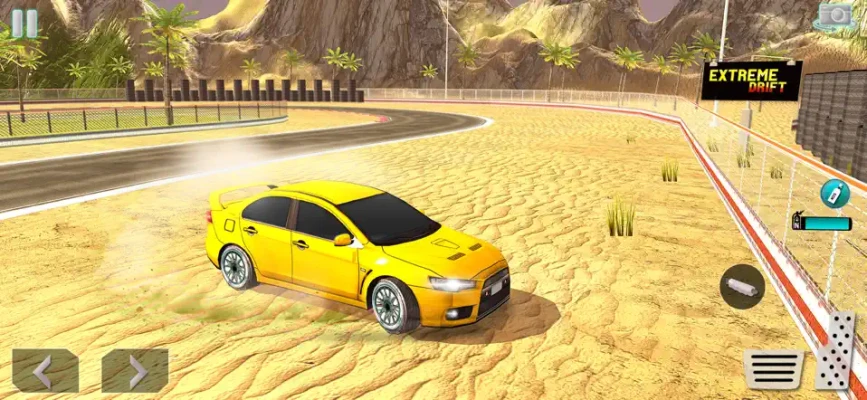Hit the brake pedal
The width and height of the screenshot is (867, 400).
pos(773,369)
